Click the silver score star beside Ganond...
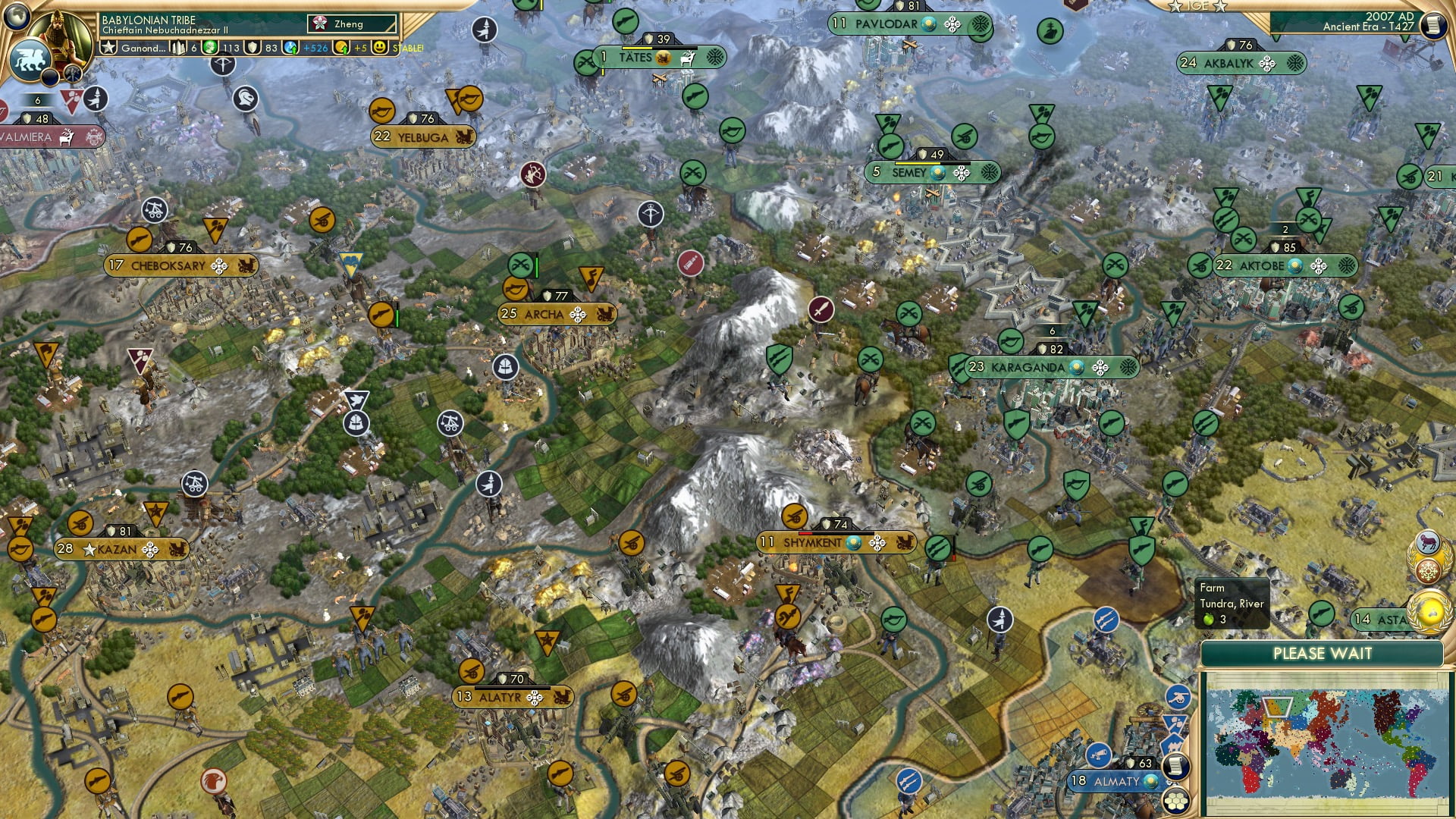Screen dimensions: 1456x819 [108, 48]
